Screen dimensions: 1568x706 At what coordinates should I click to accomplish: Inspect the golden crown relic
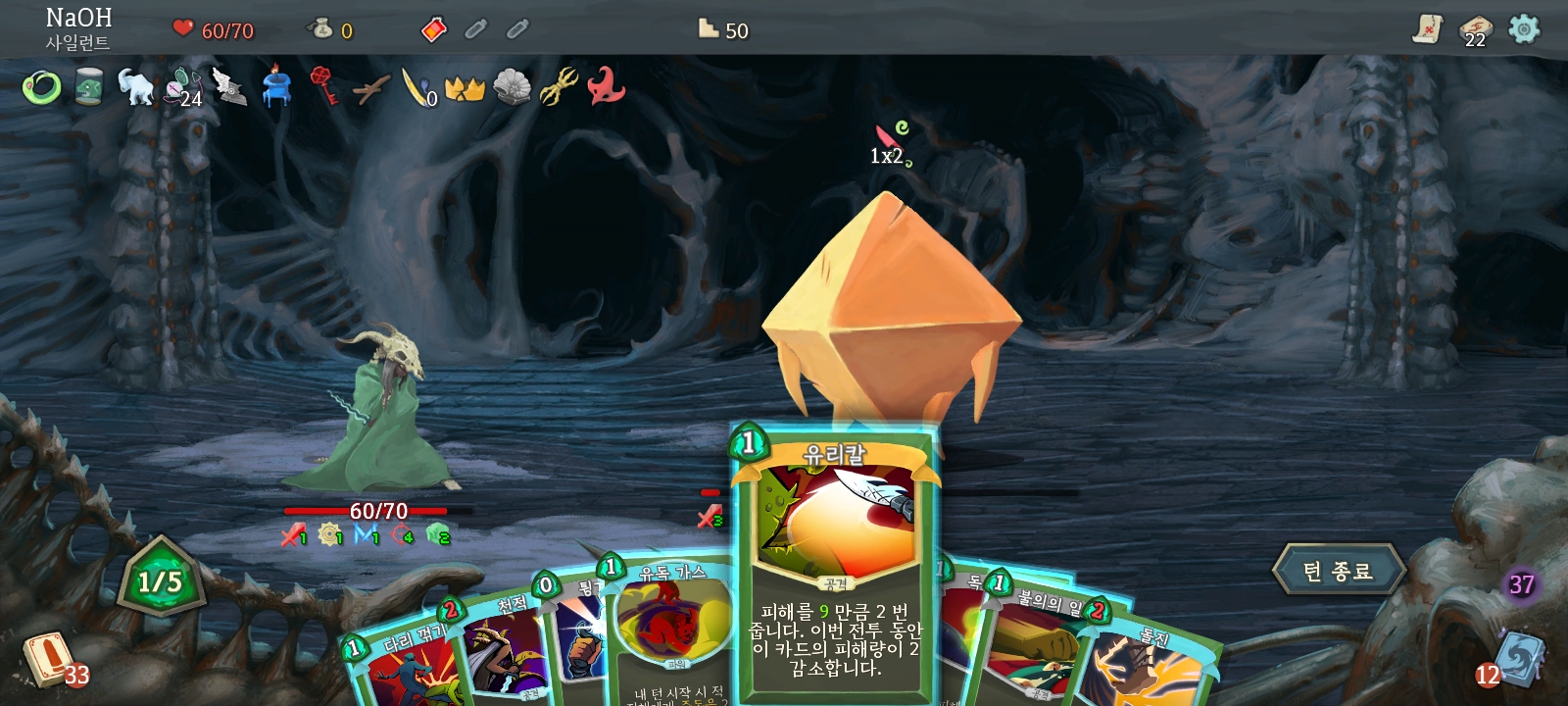tap(465, 88)
